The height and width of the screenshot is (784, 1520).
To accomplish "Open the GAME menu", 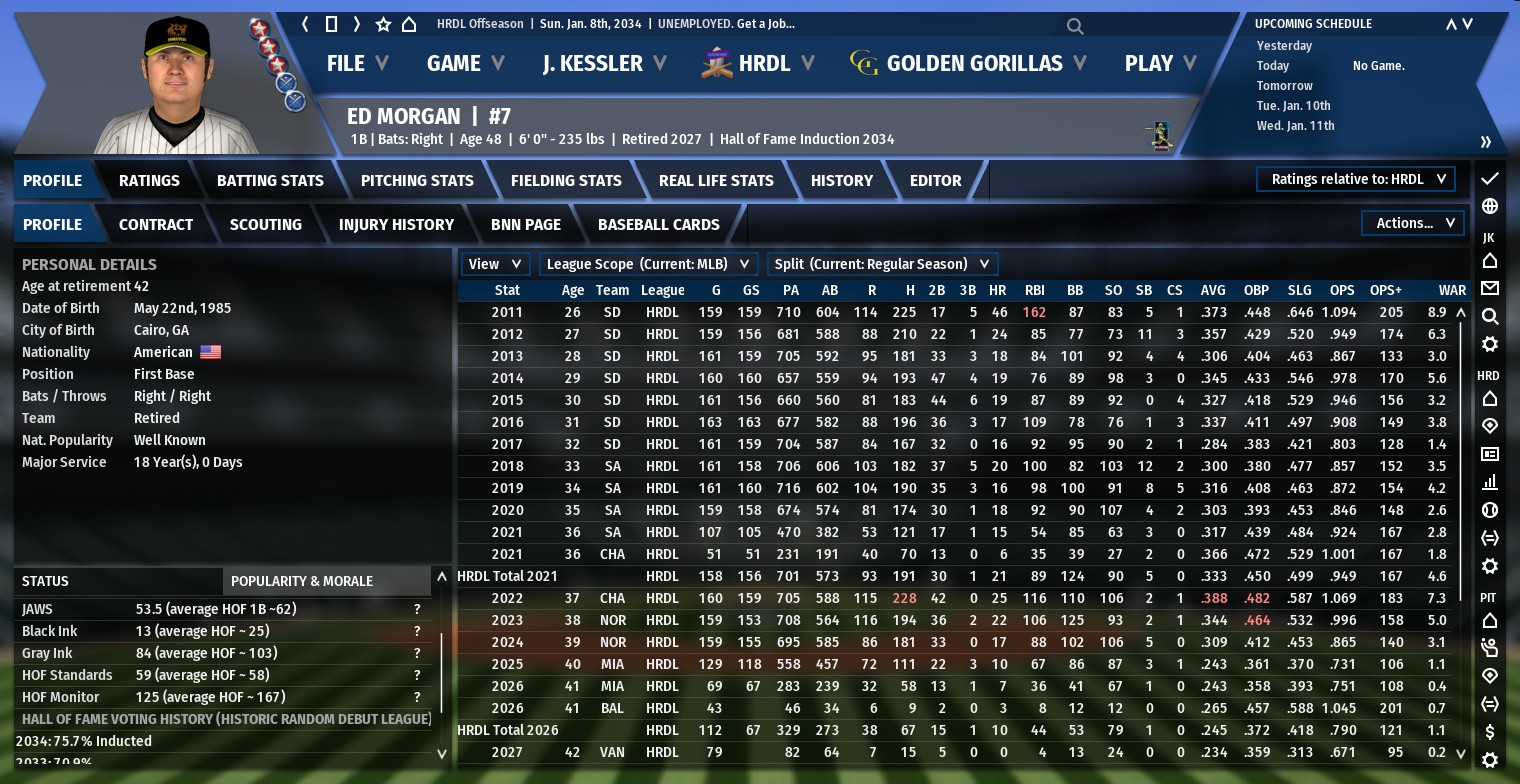I will click(464, 63).
